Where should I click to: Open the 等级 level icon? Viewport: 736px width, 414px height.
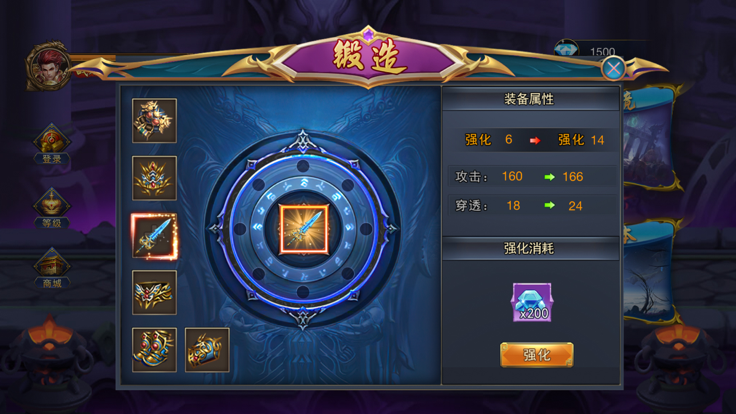pos(50,204)
